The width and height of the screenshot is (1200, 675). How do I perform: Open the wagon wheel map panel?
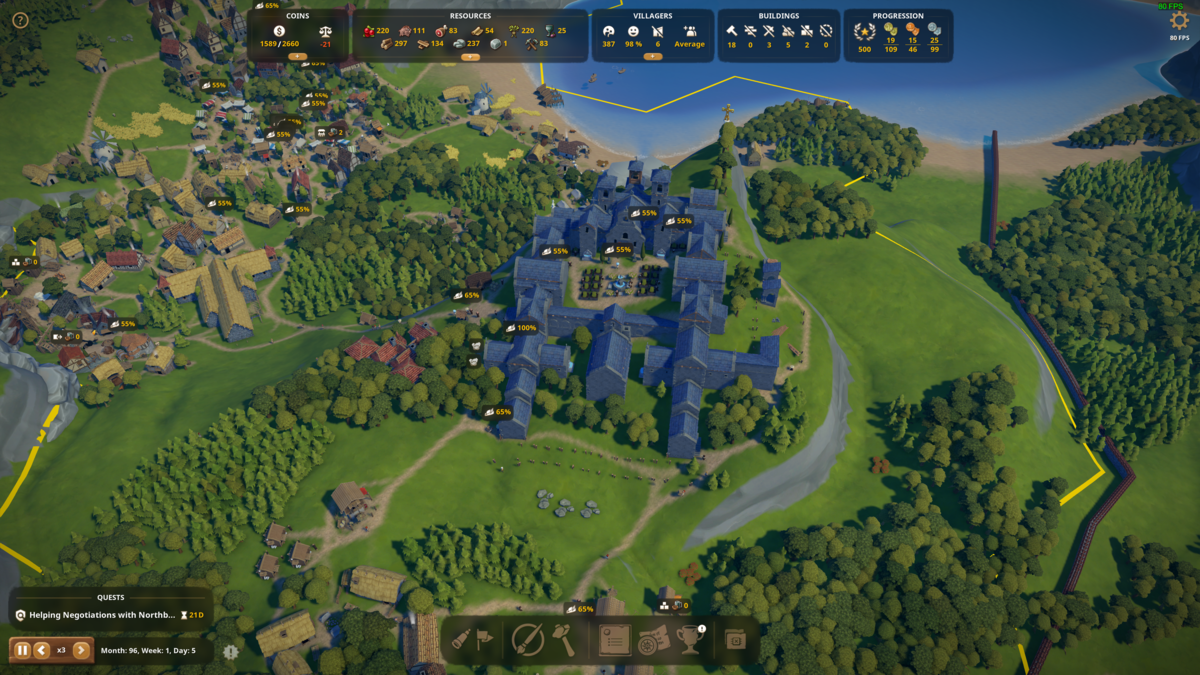[x=653, y=640]
